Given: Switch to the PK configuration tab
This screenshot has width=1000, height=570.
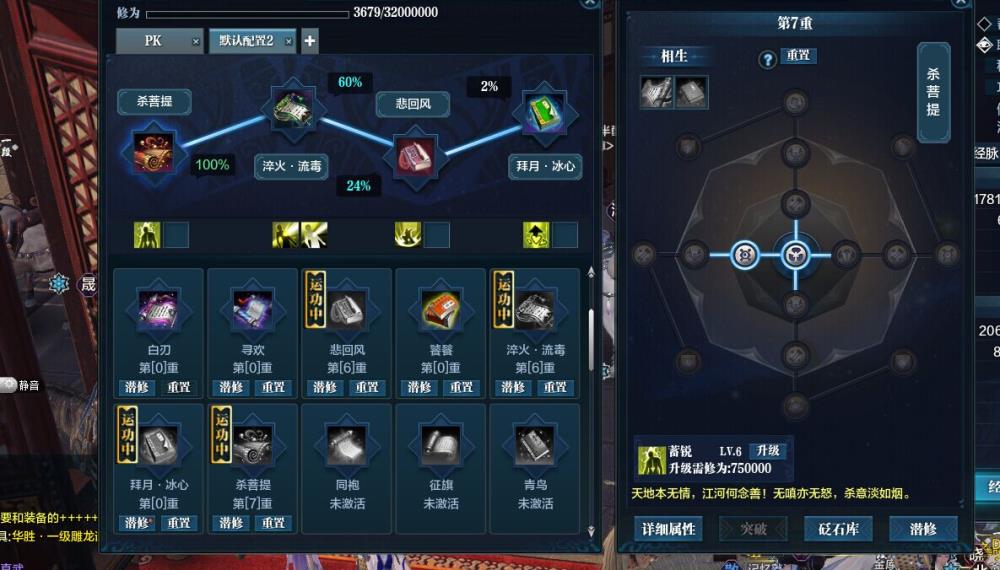Looking at the screenshot, I should pyautogui.click(x=153, y=41).
